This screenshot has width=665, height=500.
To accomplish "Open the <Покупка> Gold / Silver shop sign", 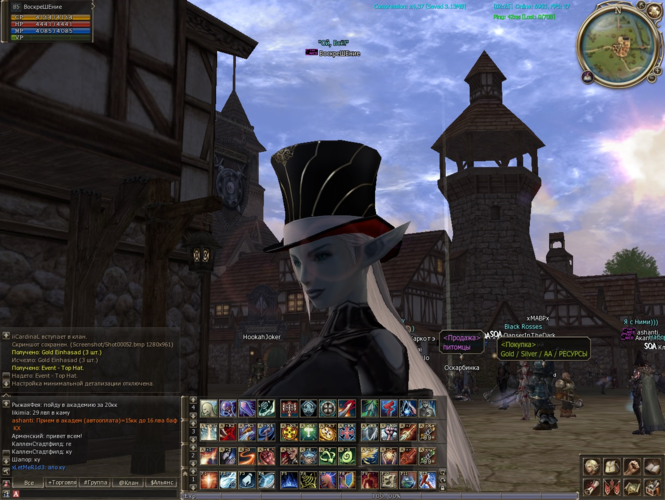I will pos(543,348).
